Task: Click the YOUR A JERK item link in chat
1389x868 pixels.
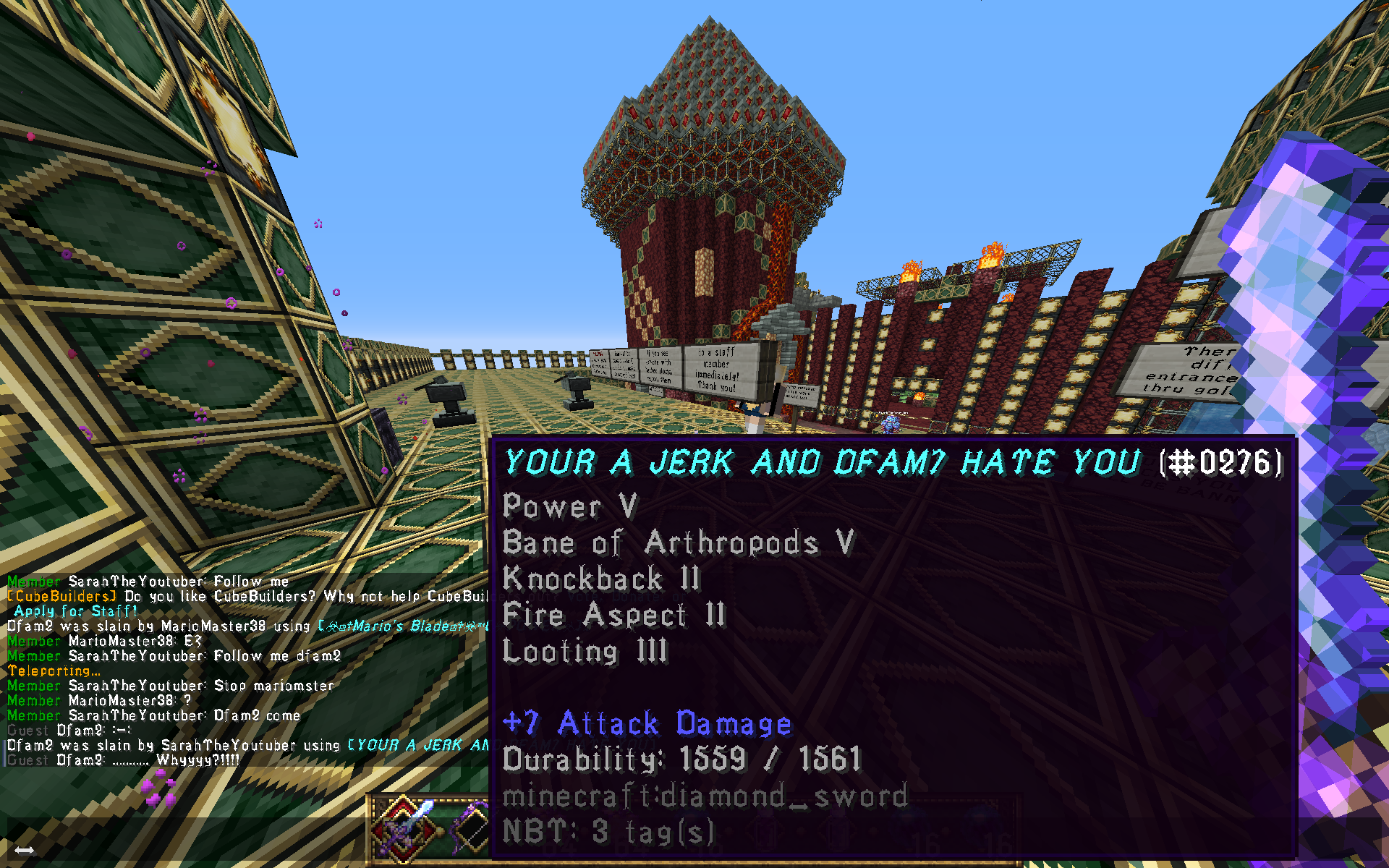Action: click(x=417, y=745)
